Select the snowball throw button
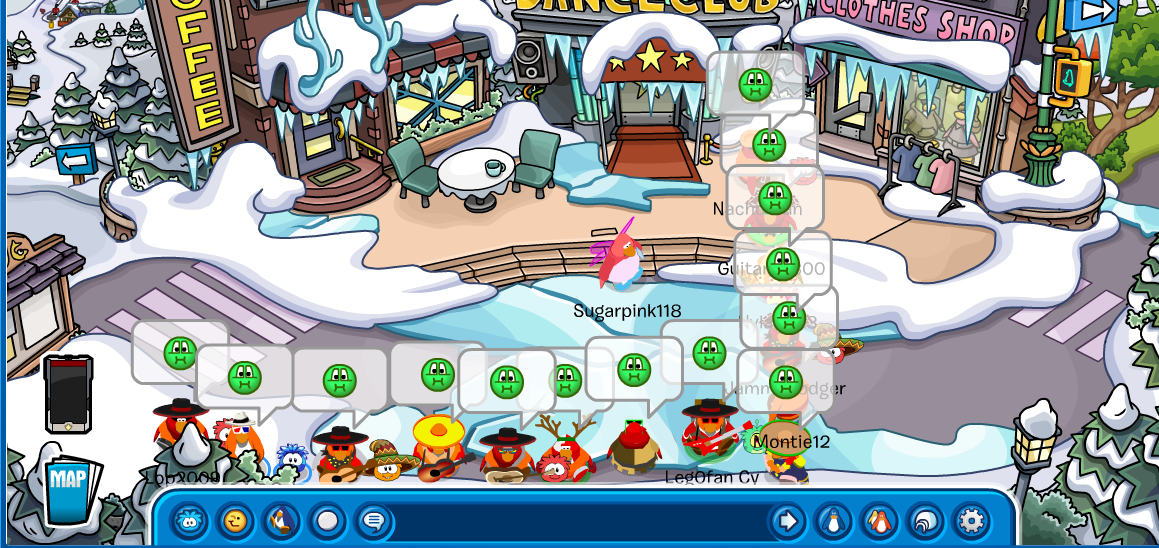 (x=327, y=521)
